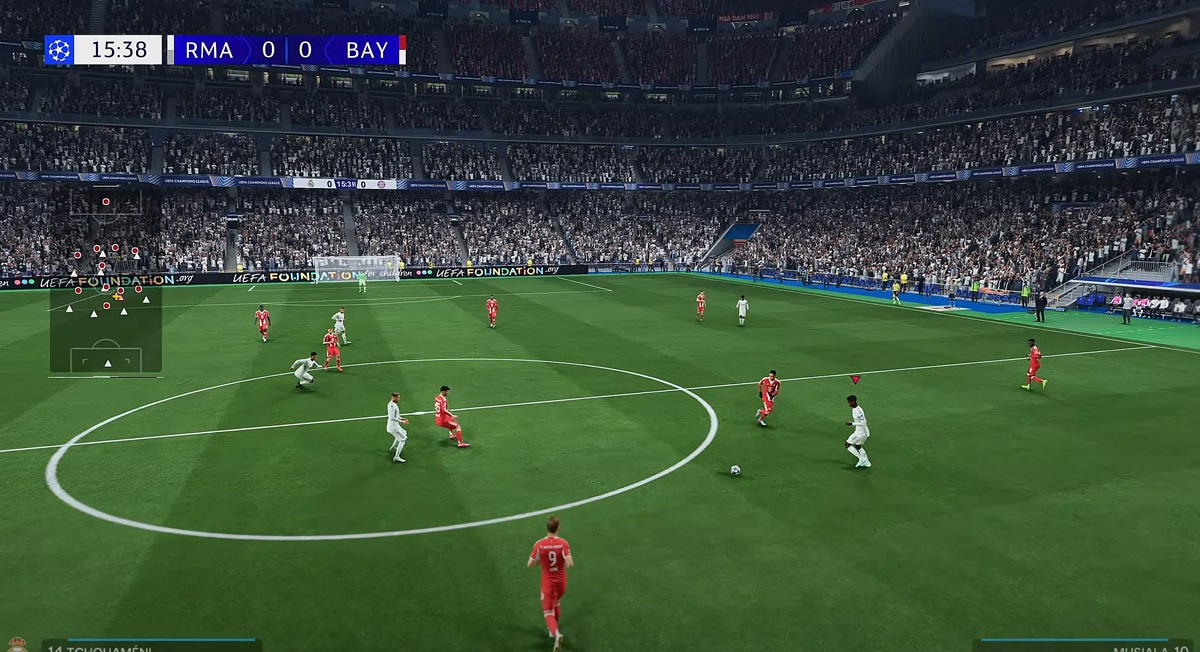1200x652 pixels.
Task: Select the Tchouaméni player name panel
Action: (x=150, y=646)
